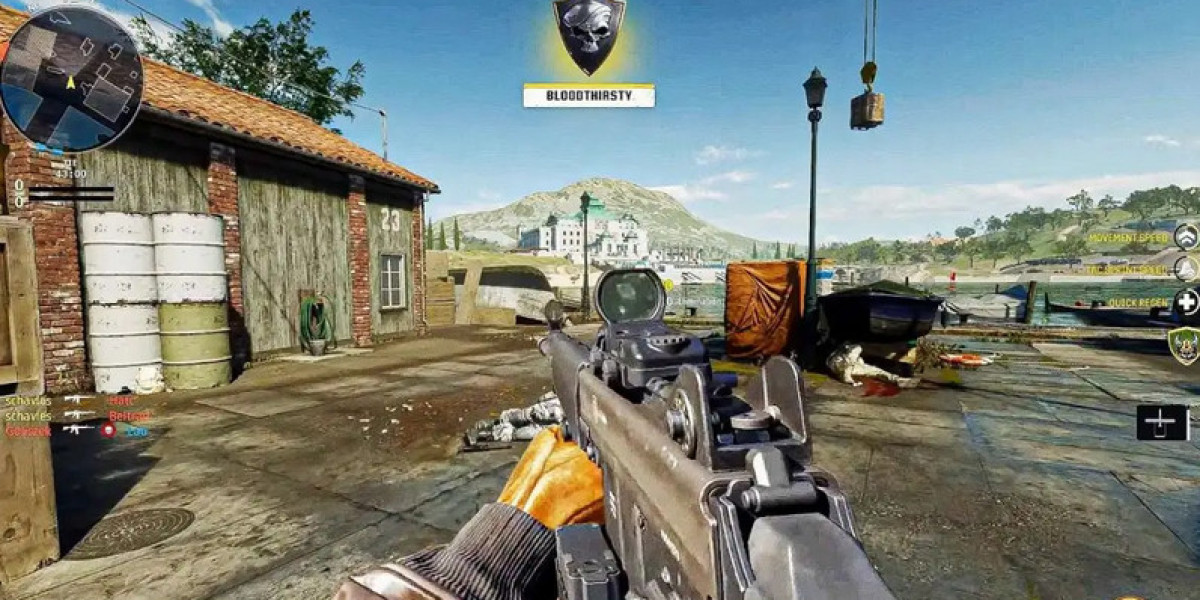Select the Movement Speed perk icon
The height and width of the screenshot is (600, 1200).
coord(1186,237)
